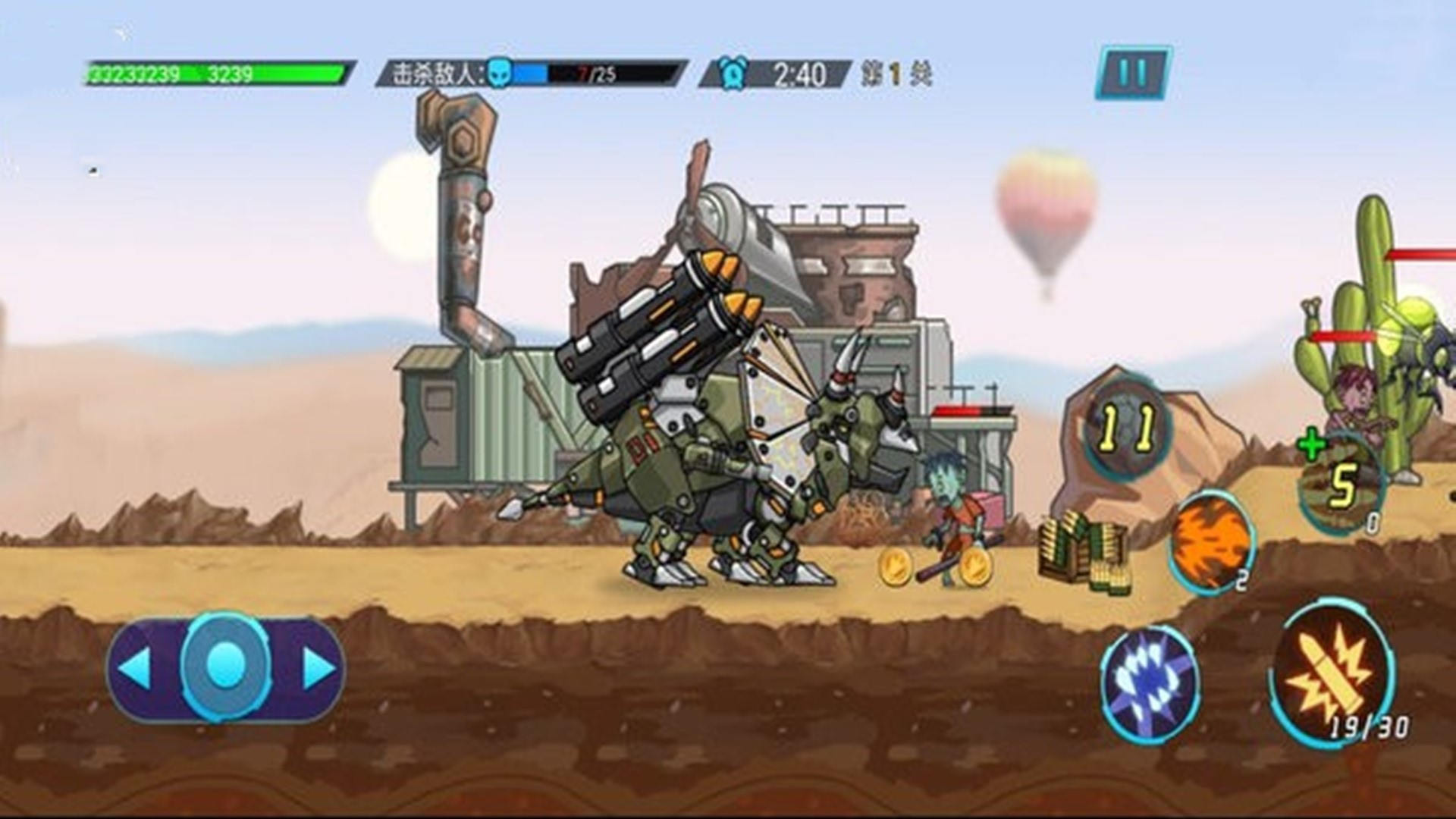Use the green plus heal skill
Image resolution: width=1456 pixels, height=819 pixels.
[1341, 484]
